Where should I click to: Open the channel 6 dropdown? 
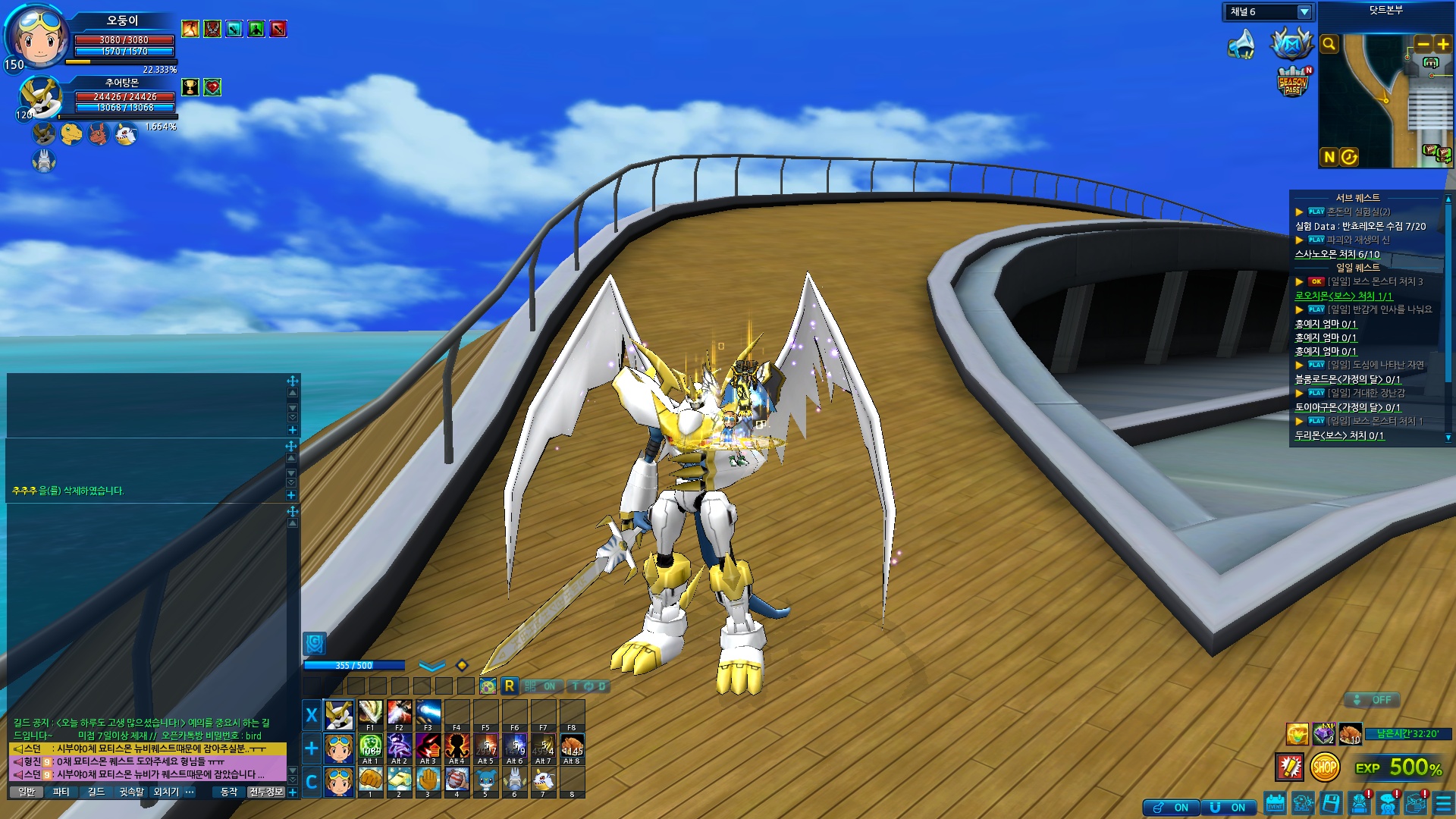(x=1304, y=12)
